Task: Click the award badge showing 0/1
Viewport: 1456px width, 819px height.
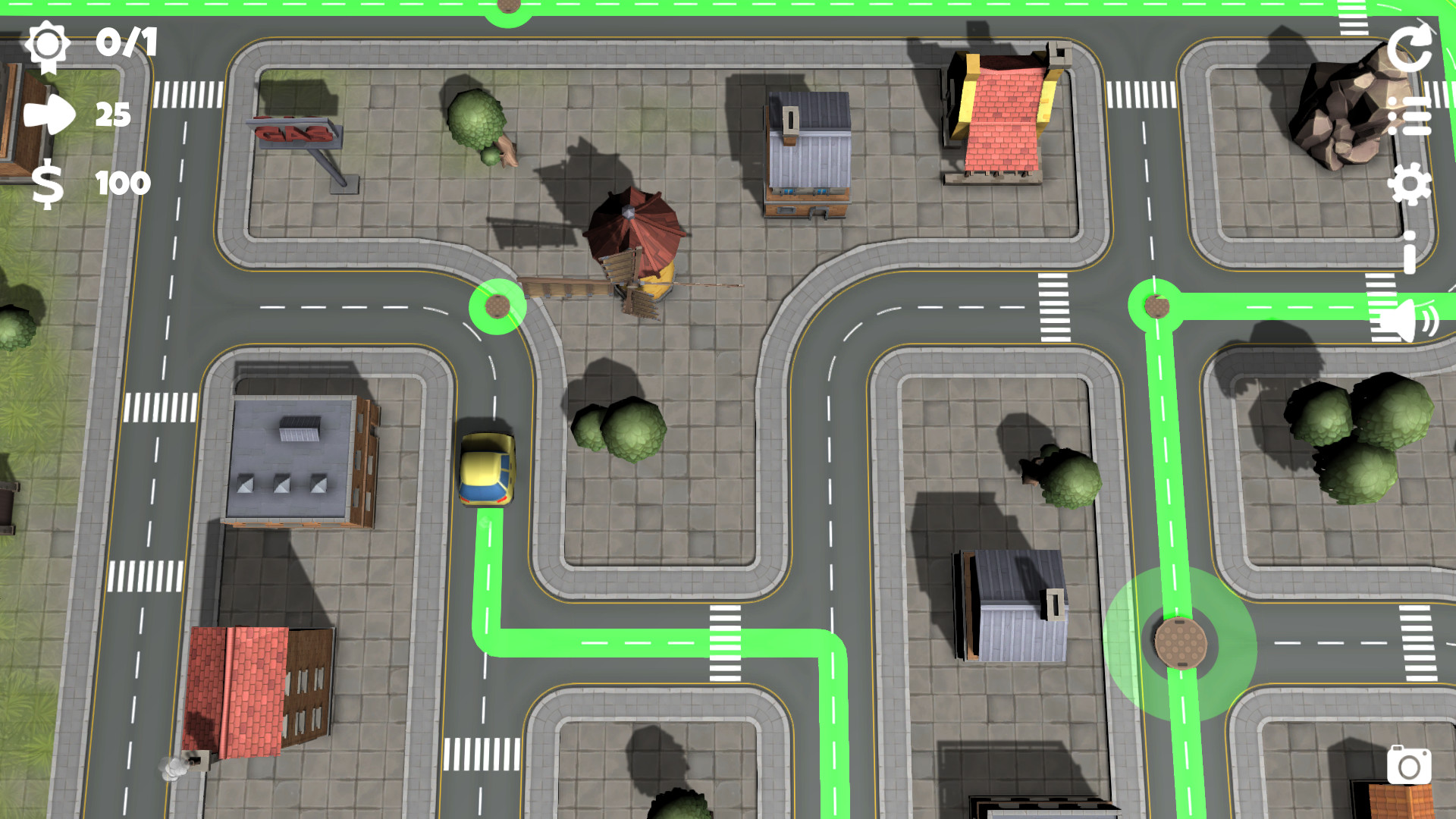Action: pos(49,45)
